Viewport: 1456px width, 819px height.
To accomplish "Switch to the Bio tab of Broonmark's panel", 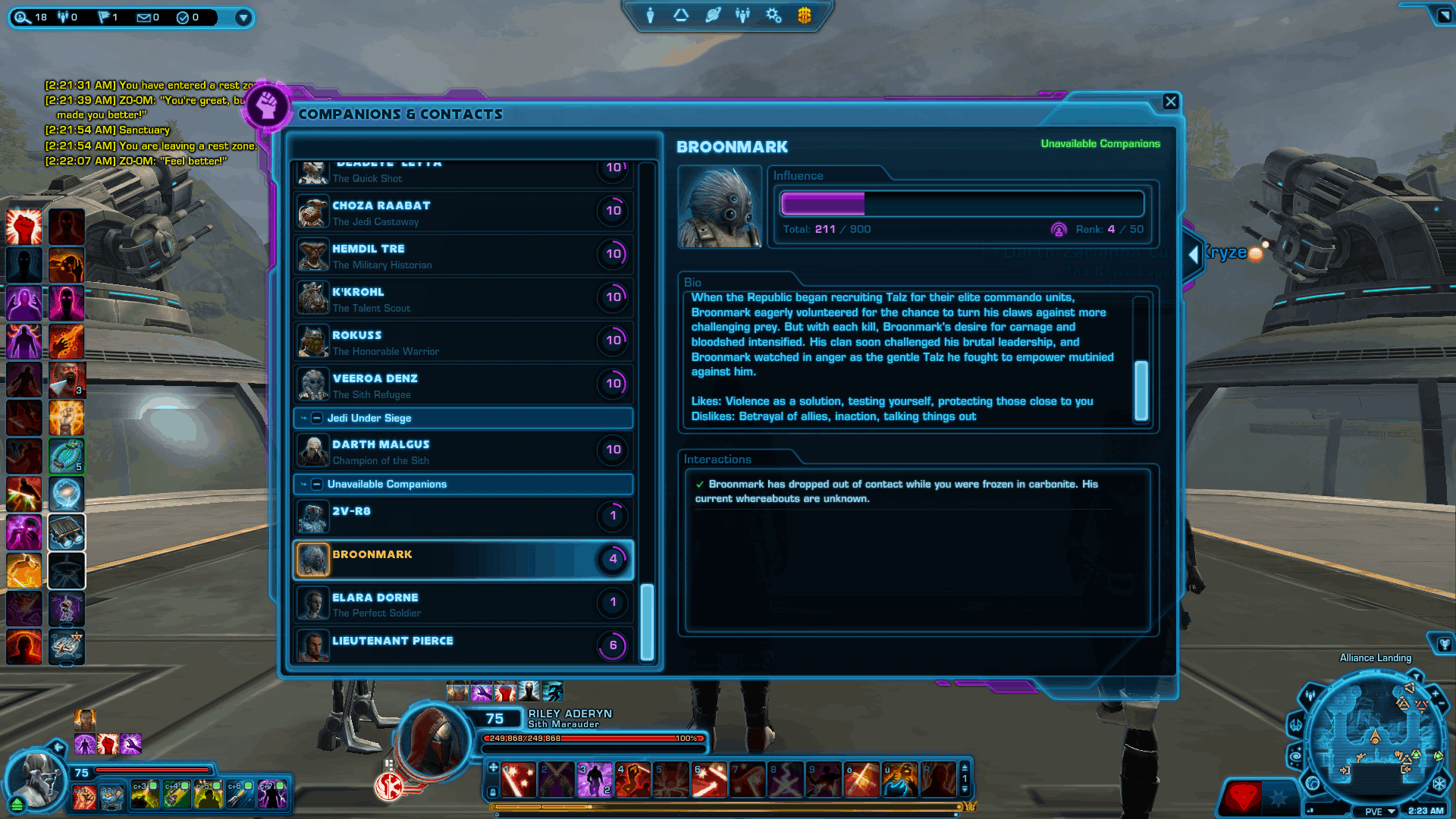I will coord(695,281).
